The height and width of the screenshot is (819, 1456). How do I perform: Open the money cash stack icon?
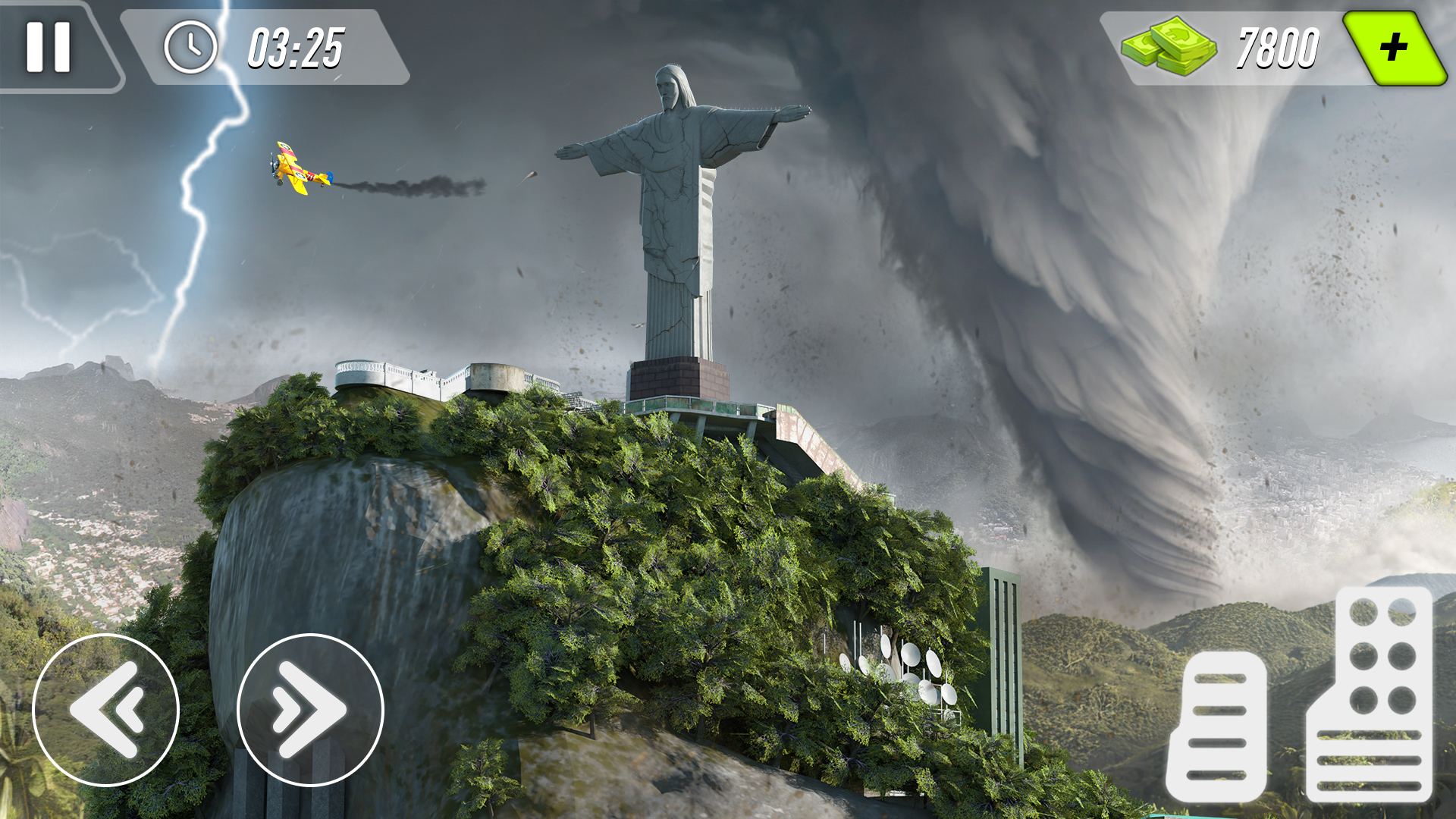point(1172,47)
